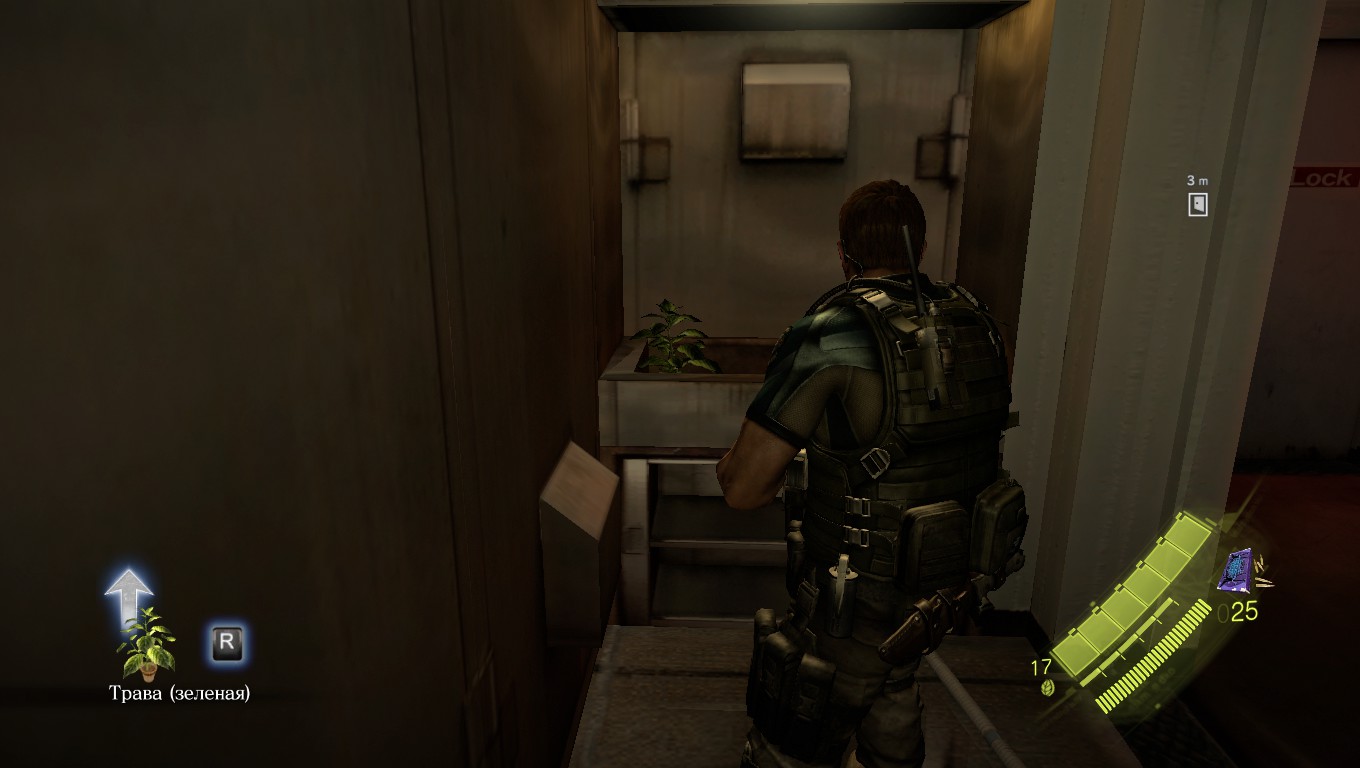
Task: Select the herb tablet icon beside 17
Action: point(1049,688)
